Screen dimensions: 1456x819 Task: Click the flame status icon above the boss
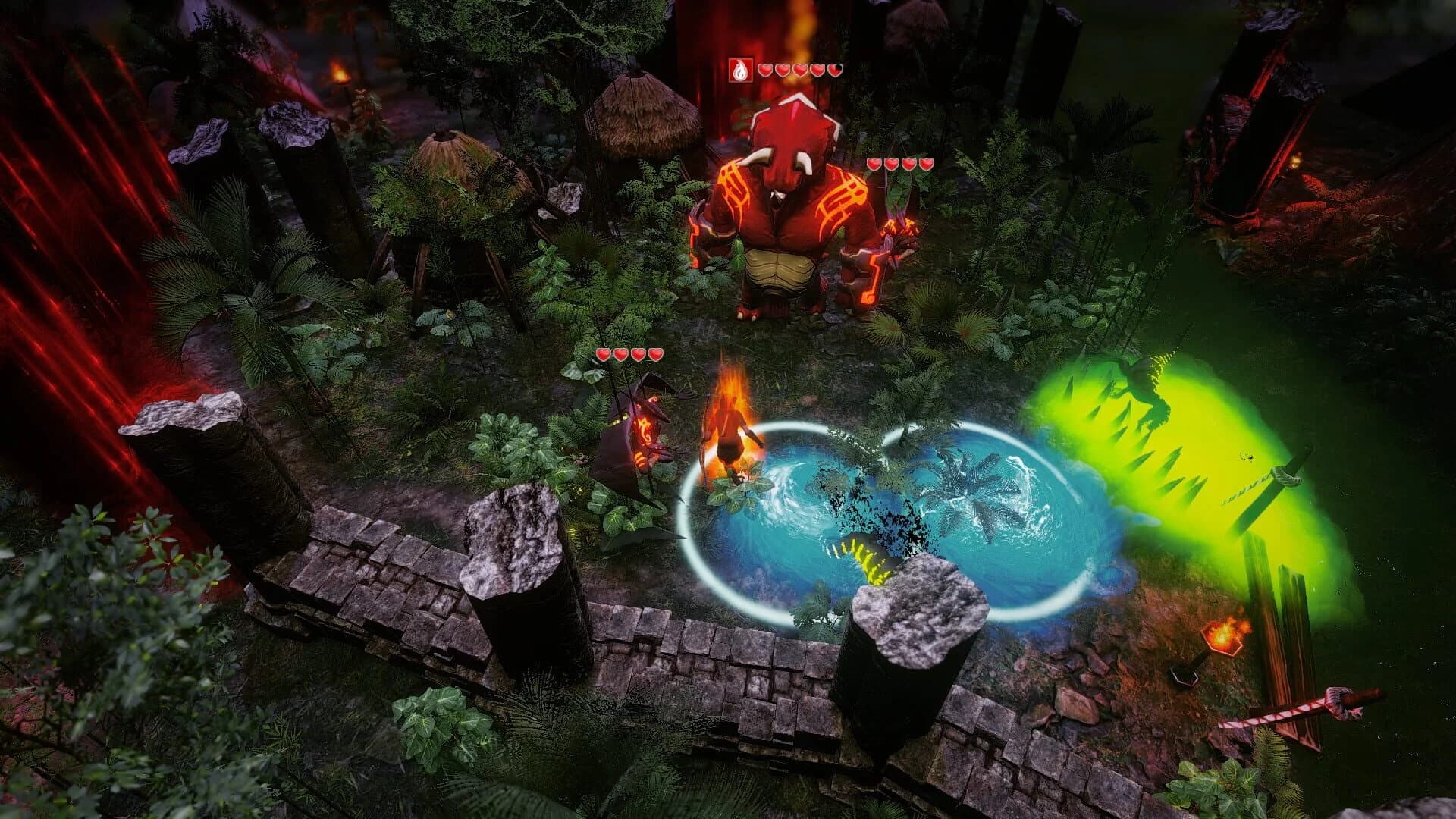click(739, 71)
